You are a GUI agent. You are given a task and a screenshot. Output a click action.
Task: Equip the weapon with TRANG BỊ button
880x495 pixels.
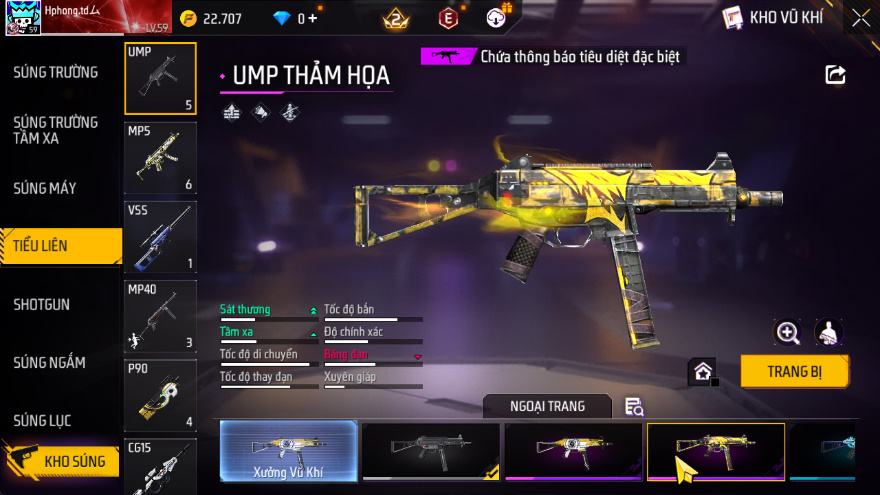coord(794,371)
